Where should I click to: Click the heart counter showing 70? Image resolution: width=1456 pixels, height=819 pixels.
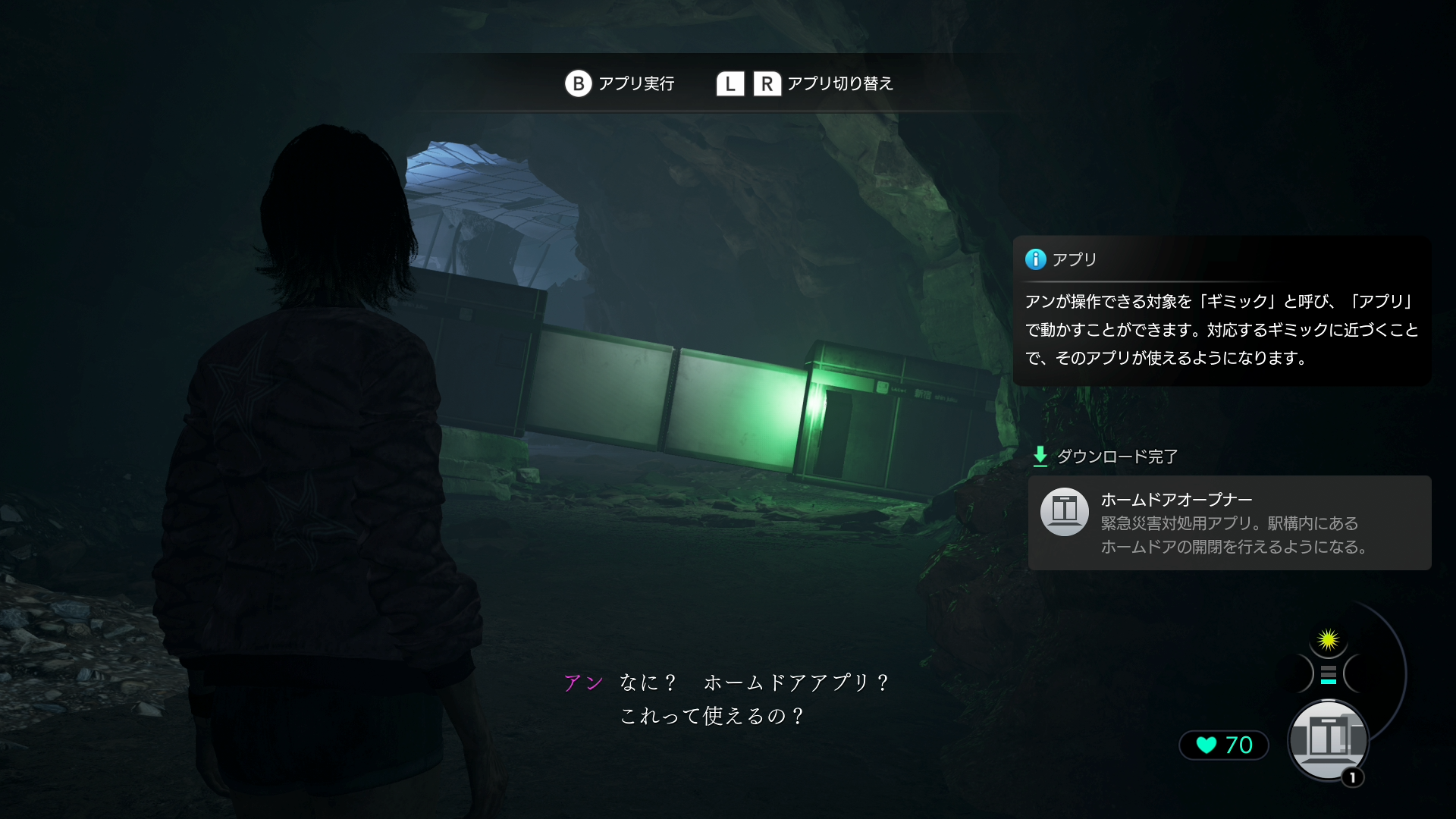1222,745
